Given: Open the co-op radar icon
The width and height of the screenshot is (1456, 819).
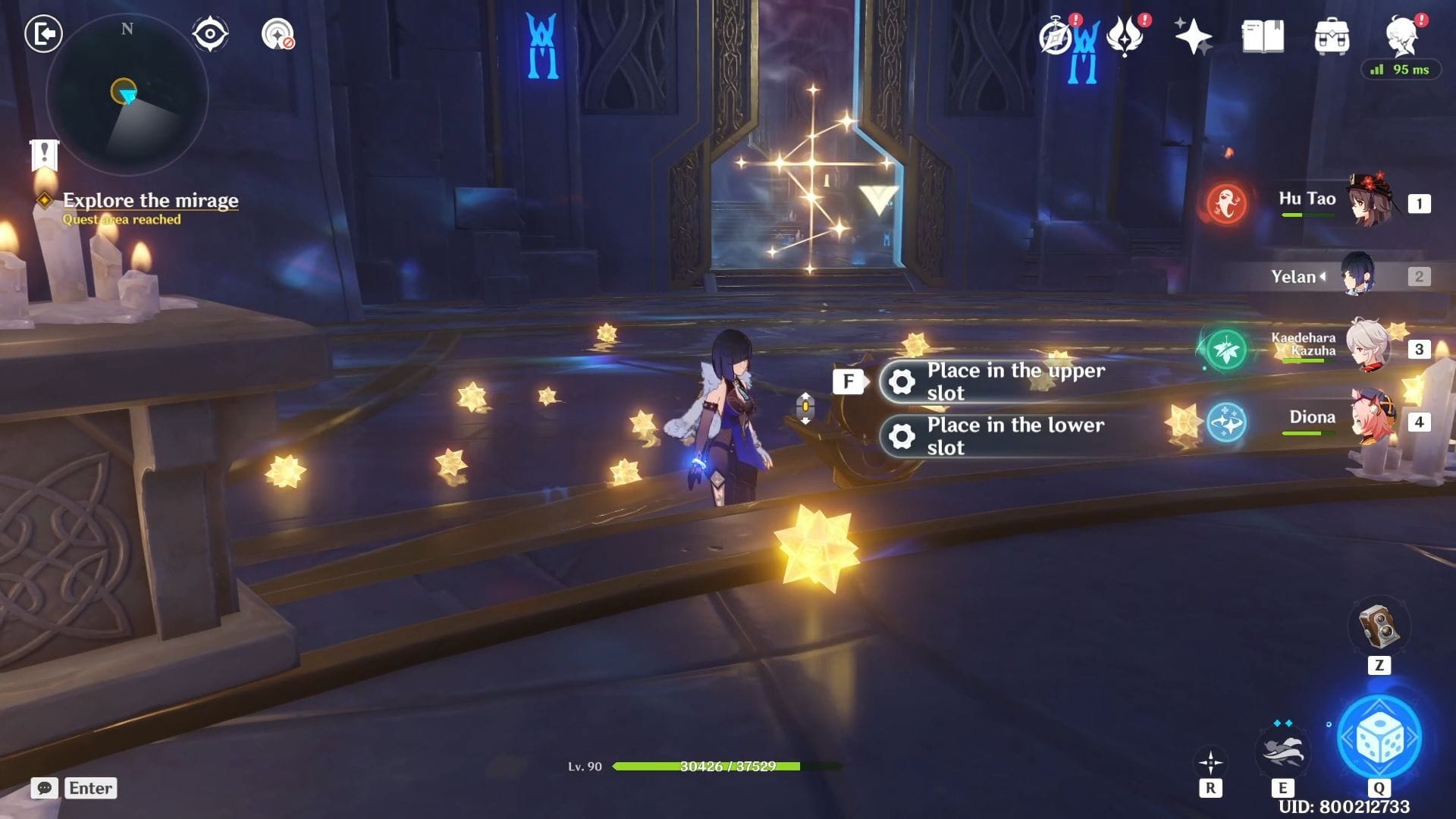Looking at the screenshot, I should click(x=278, y=34).
